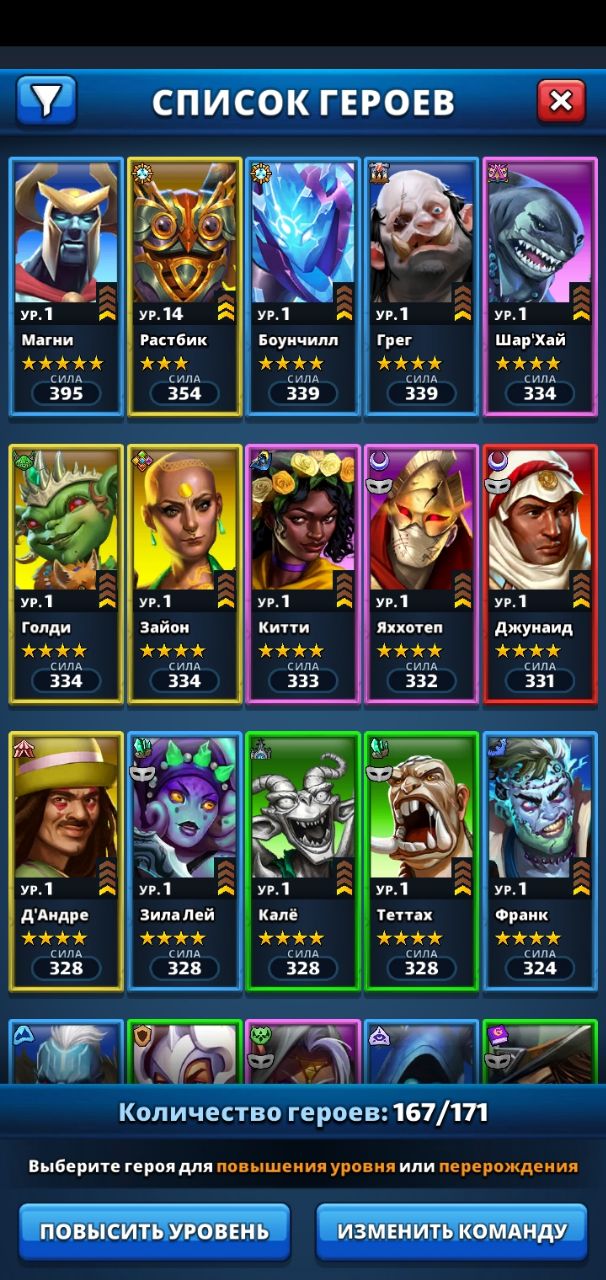Select the Яххотеп hero card
The image size is (606, 1280).
coord(420,574)
